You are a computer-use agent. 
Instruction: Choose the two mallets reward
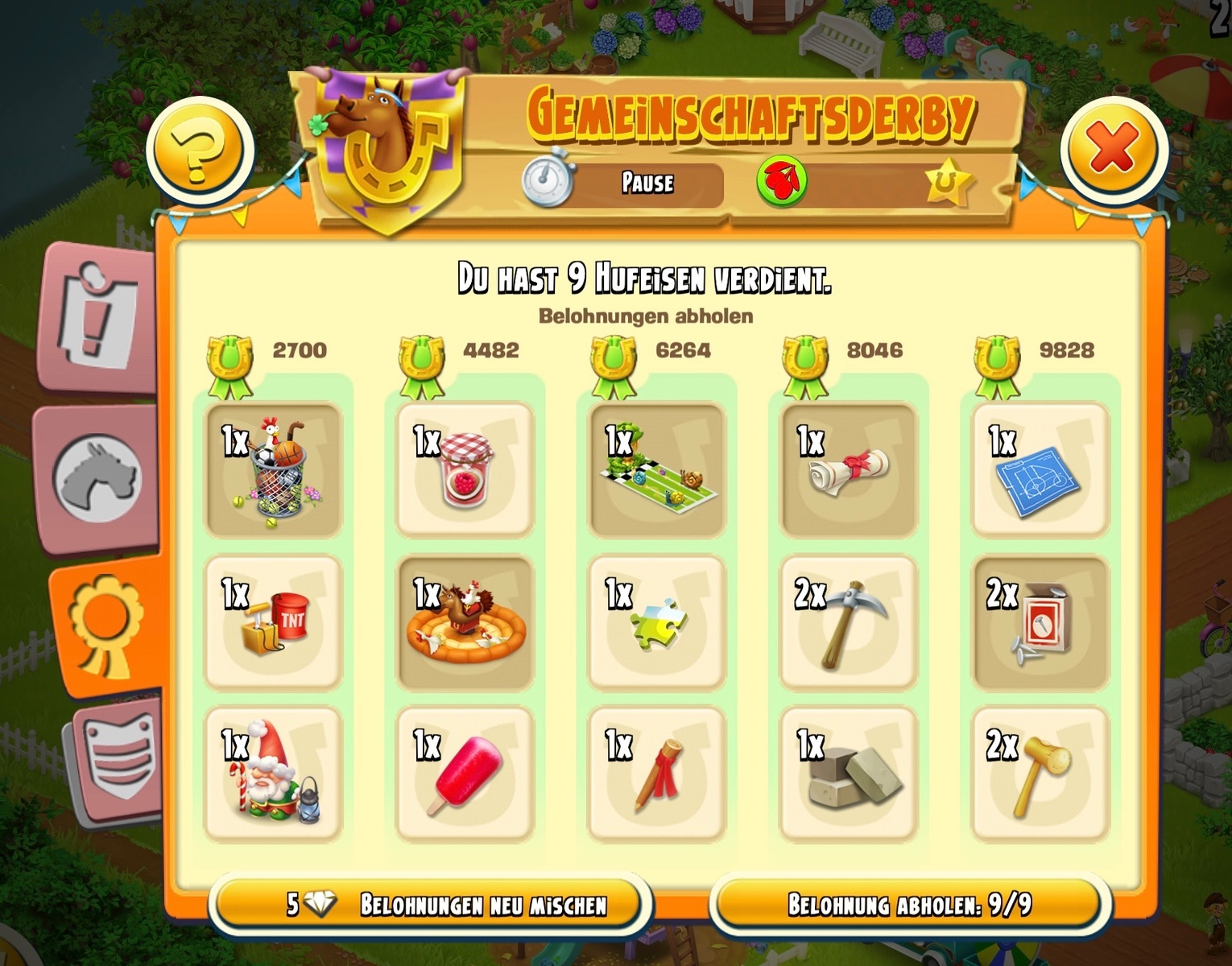click(x=1040, y=774)
